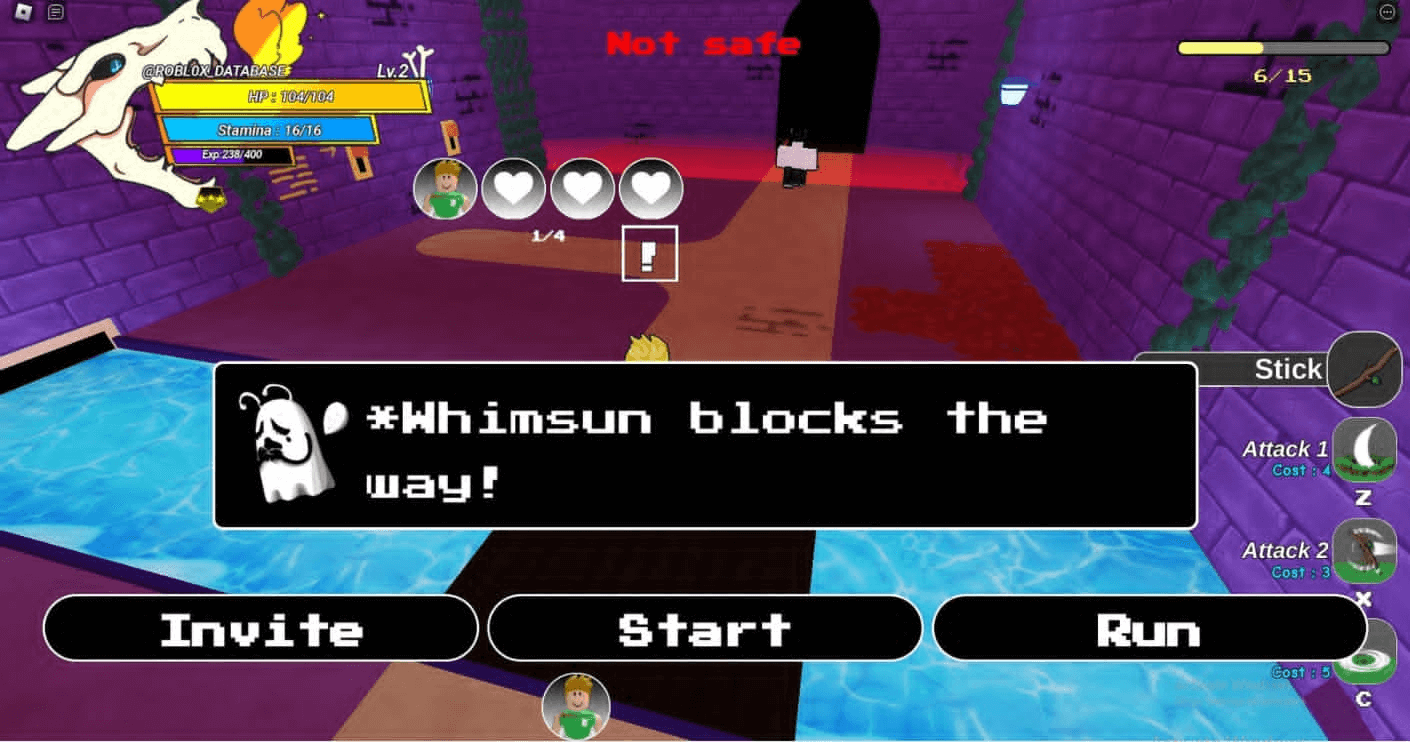Click the exclamation encounter marker
This screenshot has width=1410, height=742.
[x=650, y=255]
